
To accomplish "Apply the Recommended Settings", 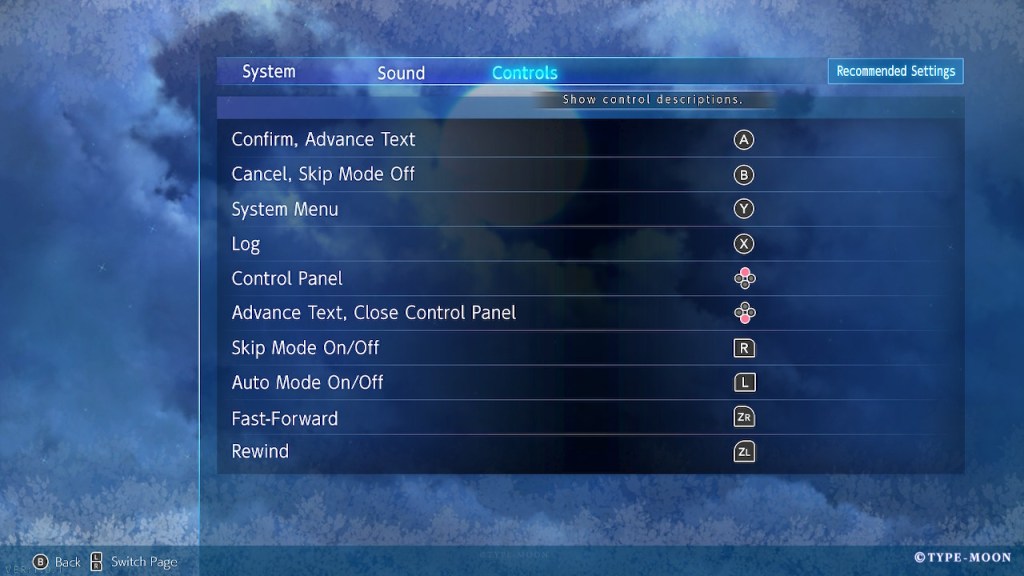I will point(895,71).
